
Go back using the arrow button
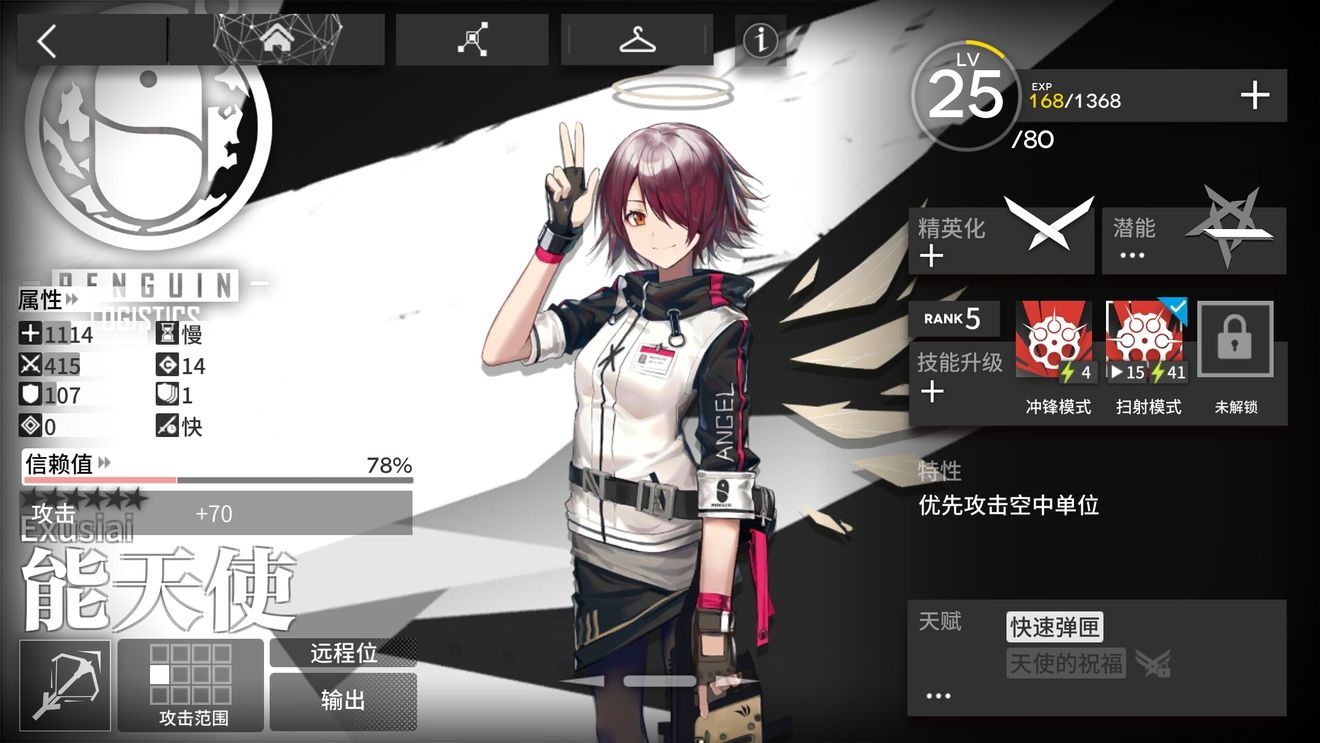click(x=48, y=41)
